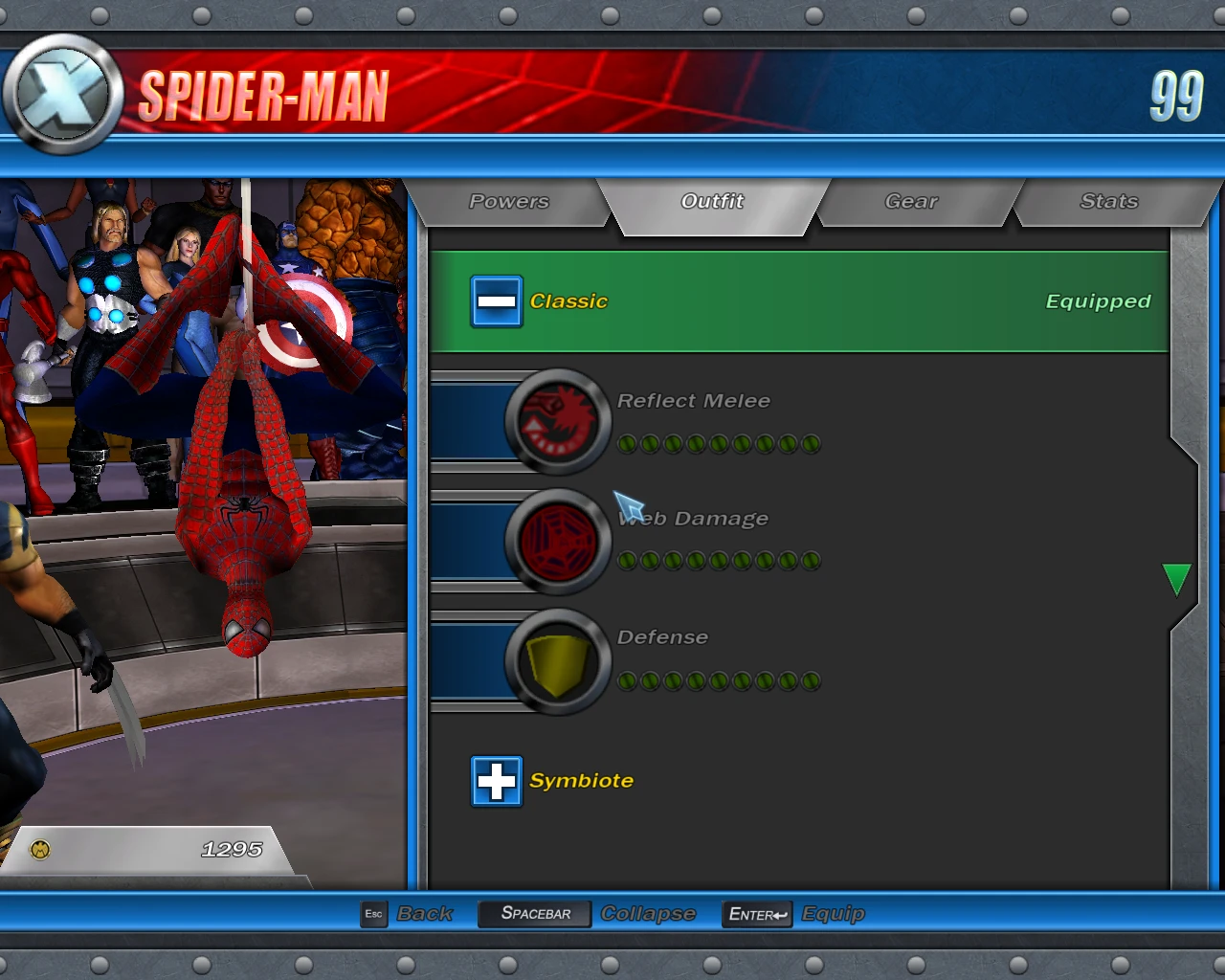Select the Symbiote outfit entry
The width and height of the screenshot is (1225, 980).
click(x=581, y=780)
